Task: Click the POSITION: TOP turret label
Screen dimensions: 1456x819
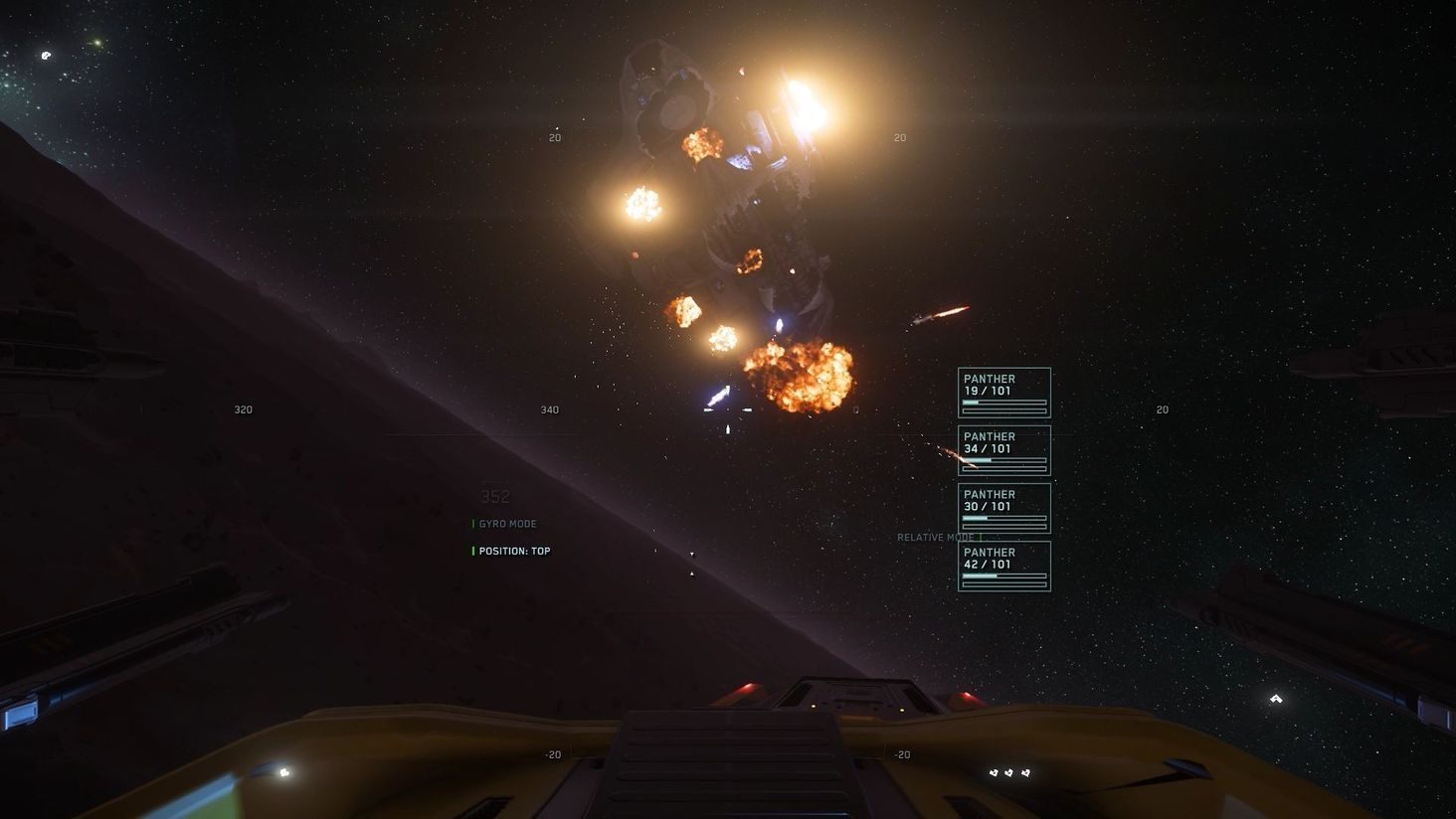Action: [514, 551]
